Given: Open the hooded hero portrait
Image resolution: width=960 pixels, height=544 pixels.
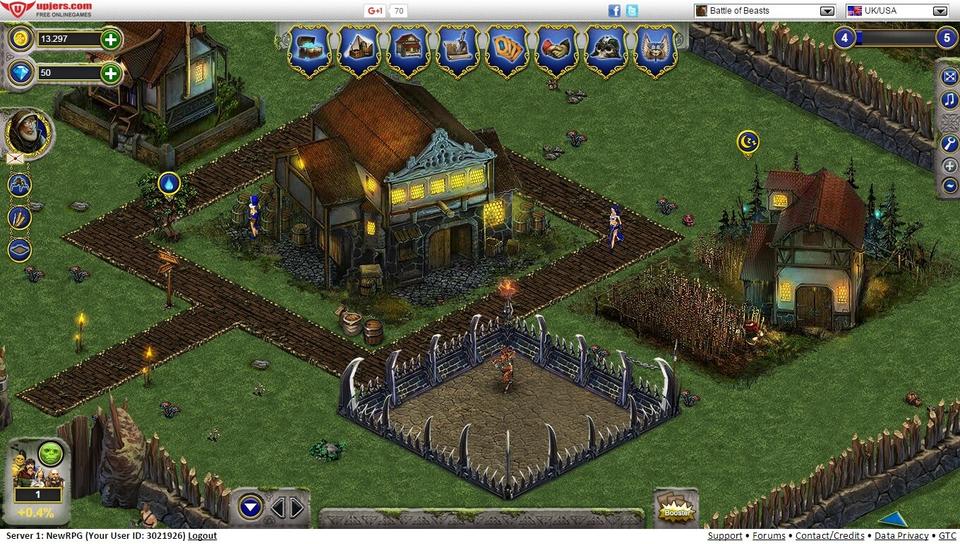Looking at the screenshot, I should 26,131.
